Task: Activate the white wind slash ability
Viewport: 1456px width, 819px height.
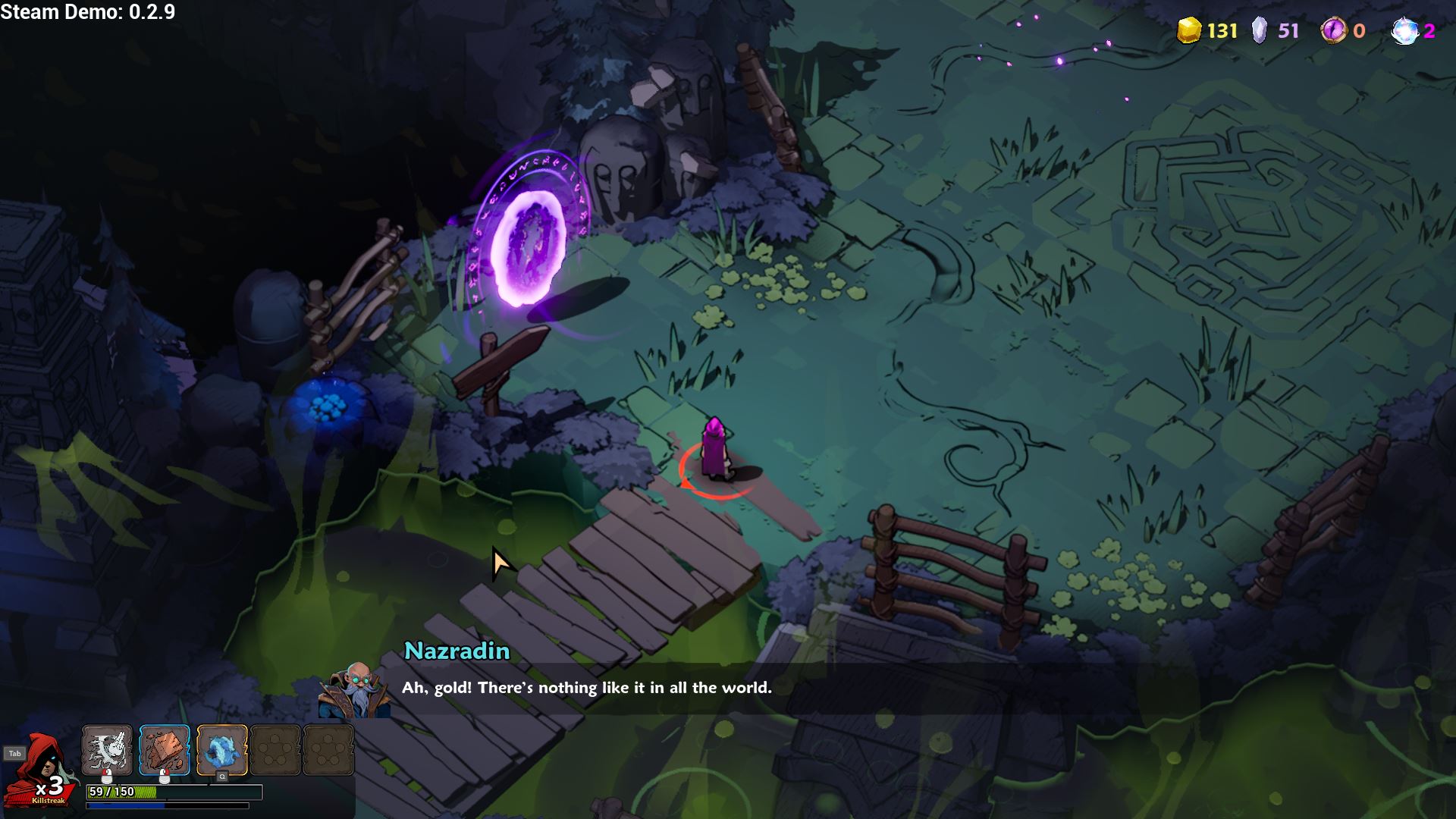Action: [x=107, y=750]
